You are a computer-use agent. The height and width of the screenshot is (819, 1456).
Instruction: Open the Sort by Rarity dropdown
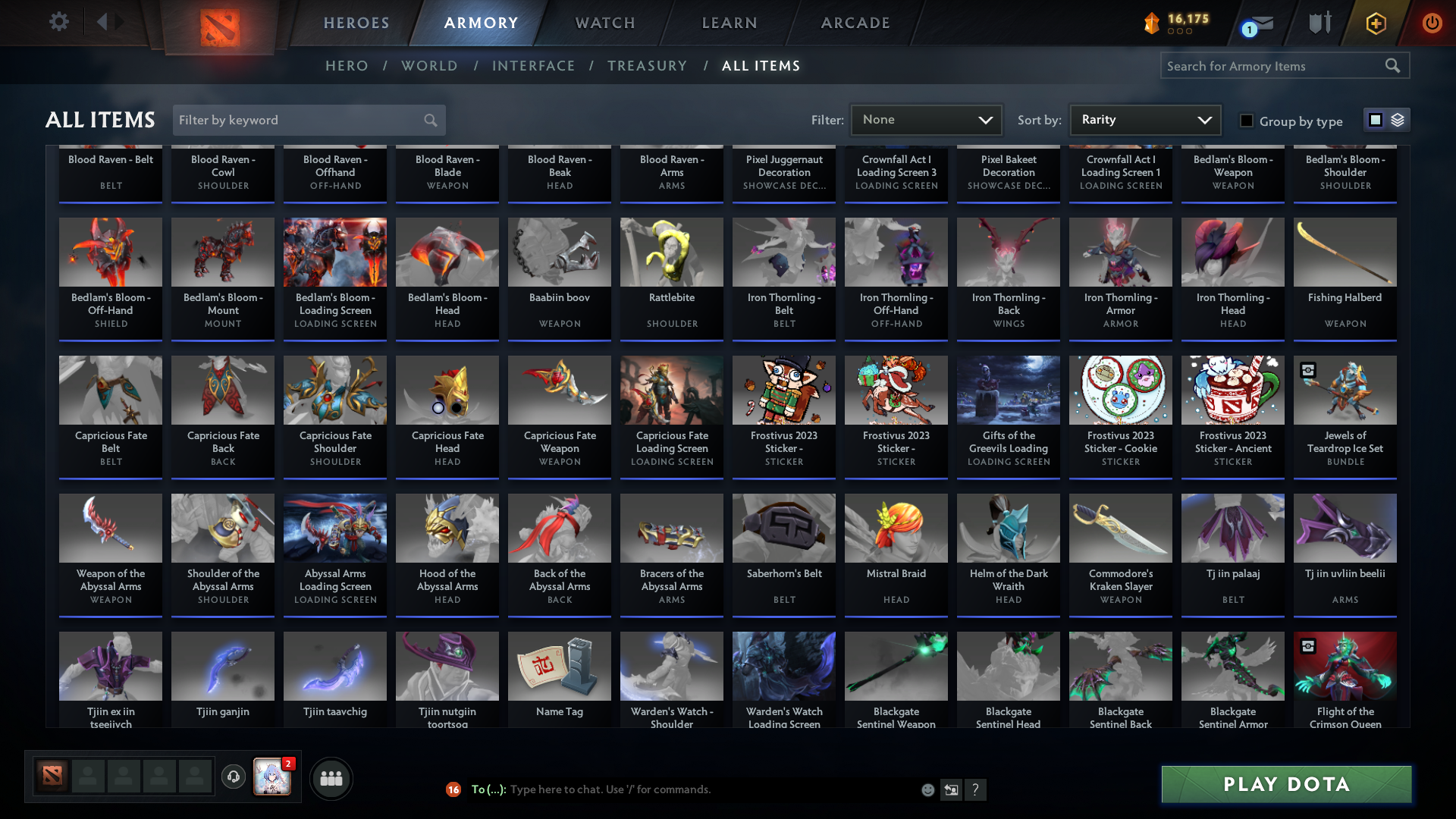[x=1144, y=119]
